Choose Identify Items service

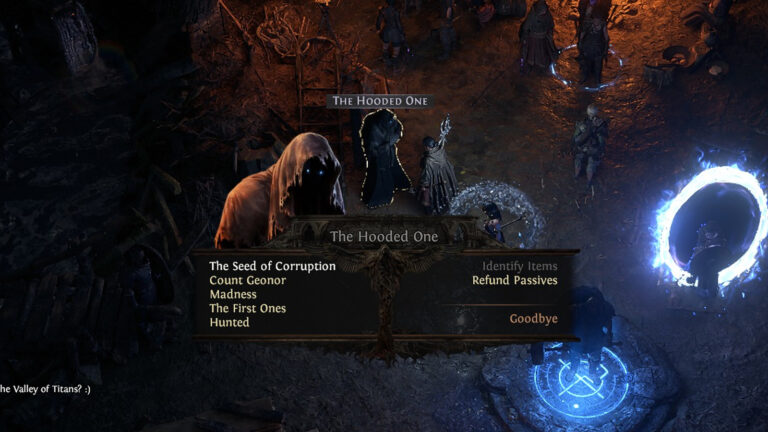519,266
